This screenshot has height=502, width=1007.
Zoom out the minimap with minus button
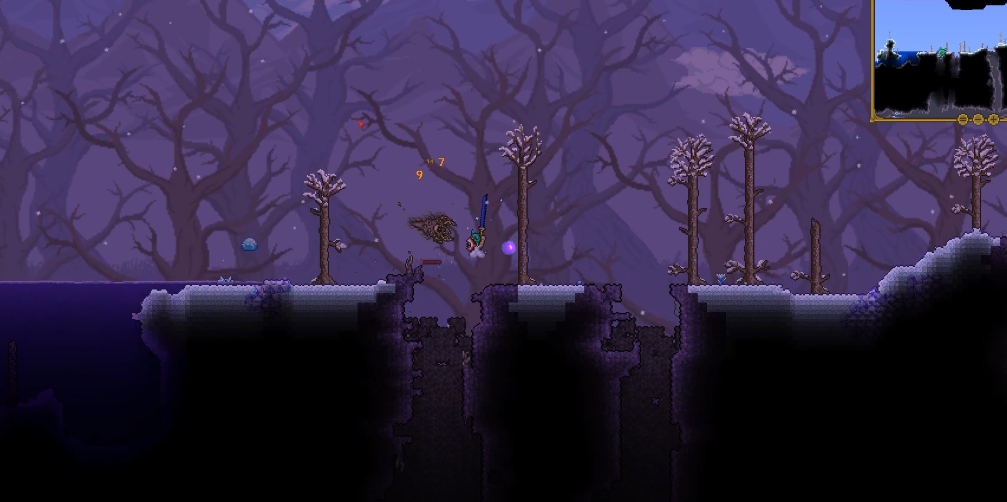pyautogui.click(x=978, y=119)
